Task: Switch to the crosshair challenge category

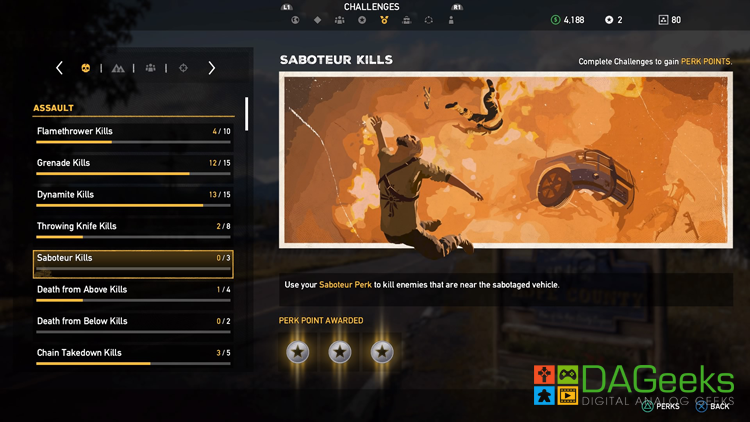Action: click(183, 68)
